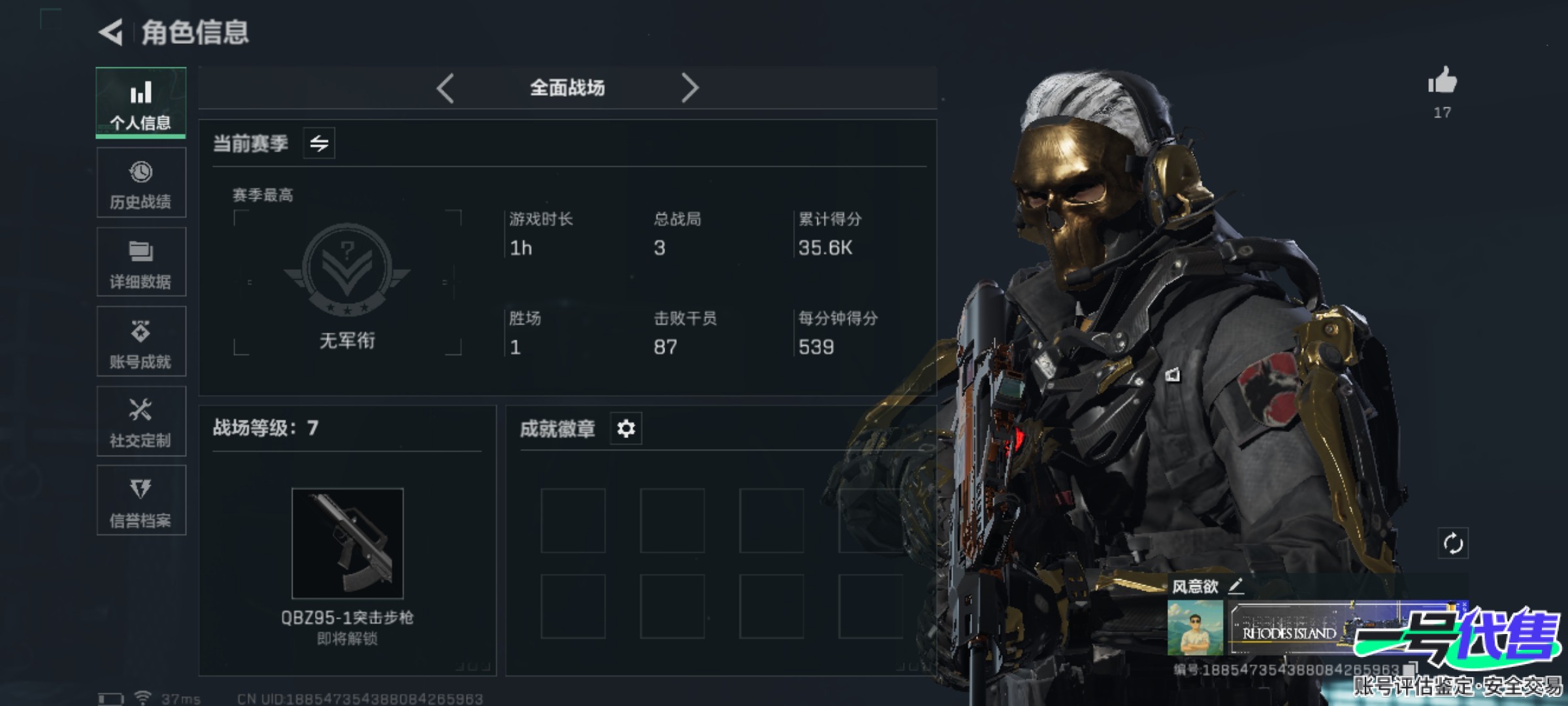
Task: Open the 社交定制 tab
Action: click(141, 422)
